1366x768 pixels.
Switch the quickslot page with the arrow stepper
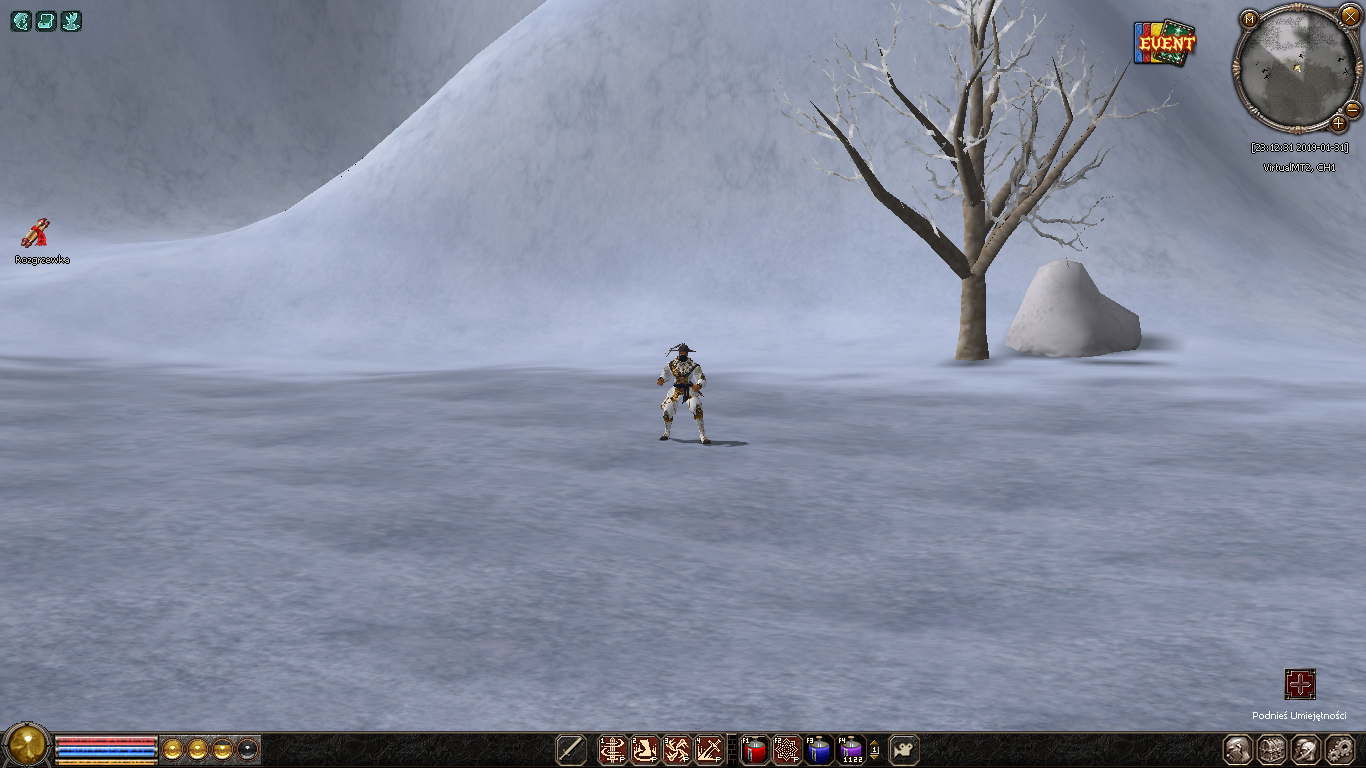coord(875,750)
